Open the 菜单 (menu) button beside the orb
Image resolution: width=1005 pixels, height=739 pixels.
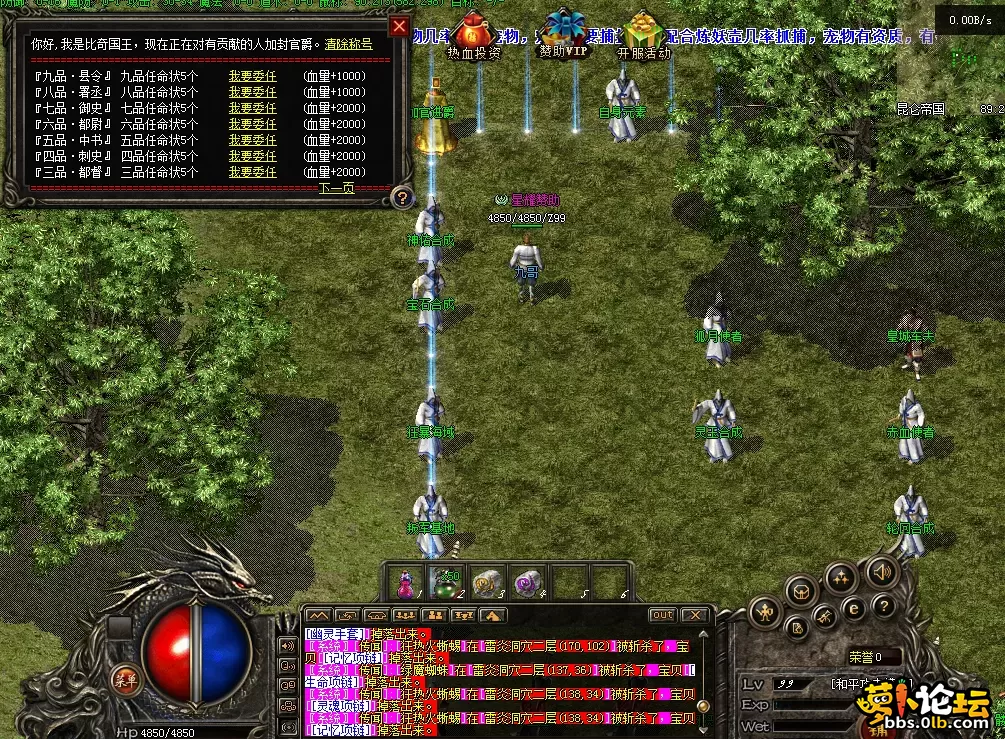(125, 678)
